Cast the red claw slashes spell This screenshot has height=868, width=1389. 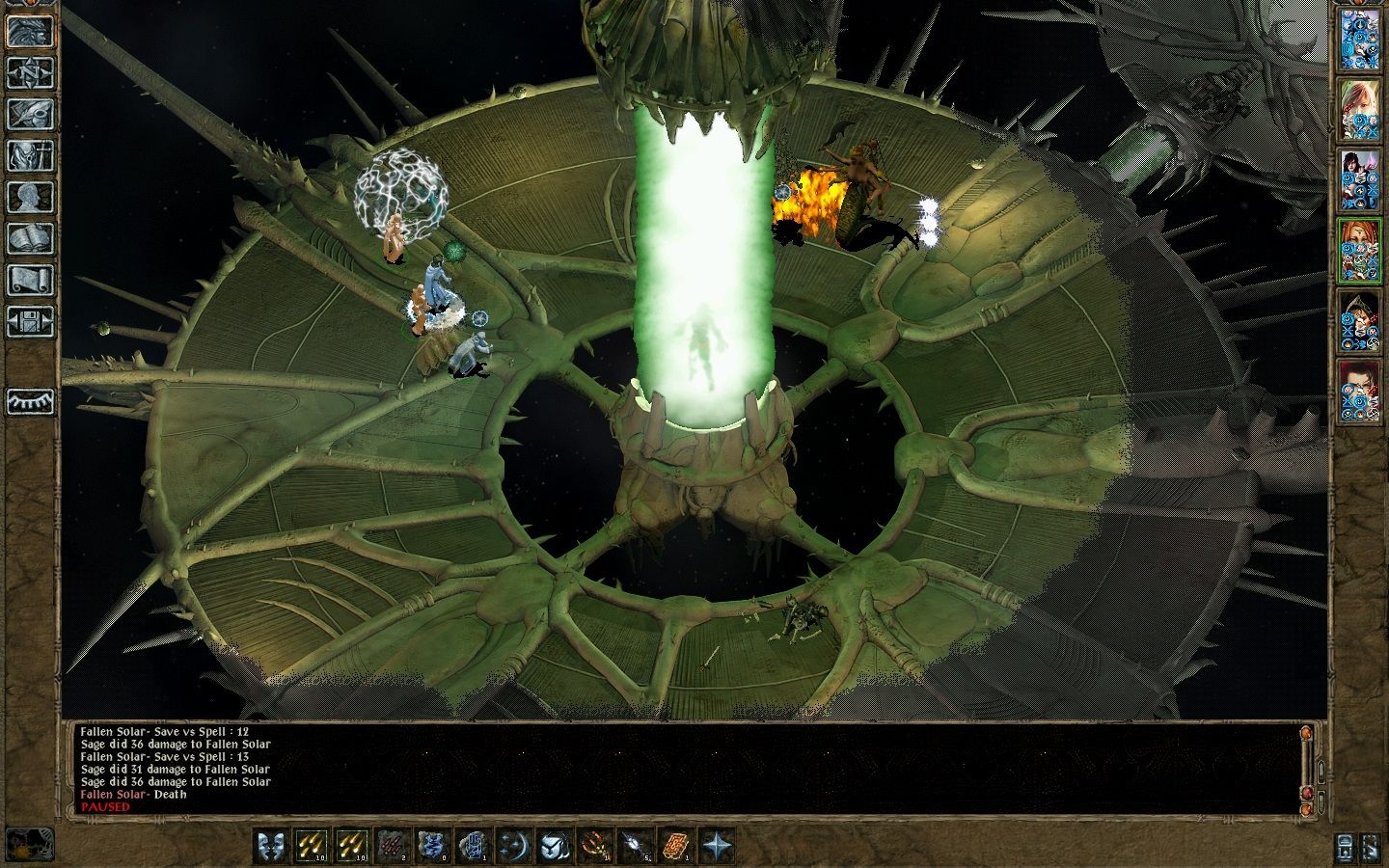(393, 846)
